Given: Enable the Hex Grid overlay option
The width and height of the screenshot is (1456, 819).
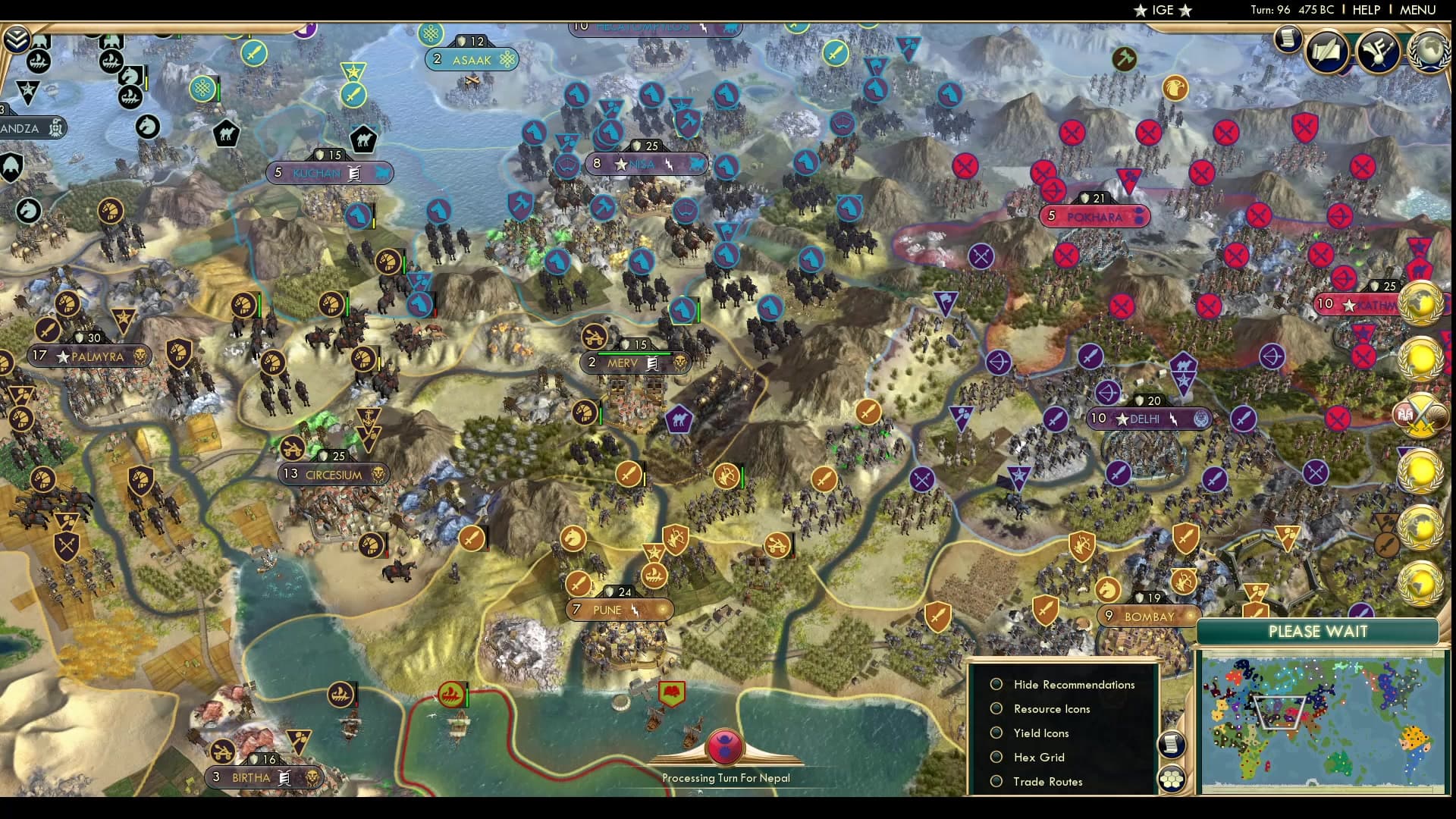Looking at the screenshot, I should (996, 757).
